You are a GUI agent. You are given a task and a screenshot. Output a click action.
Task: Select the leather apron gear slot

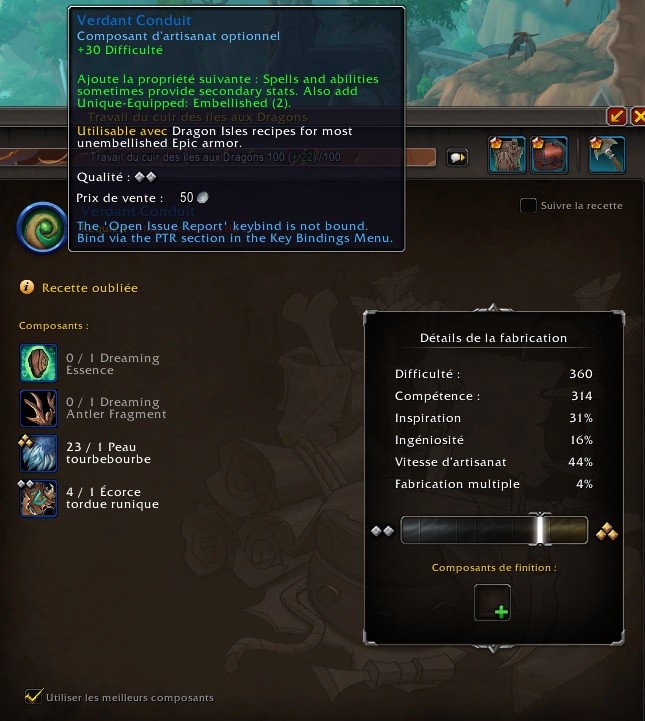click(507, 155)
